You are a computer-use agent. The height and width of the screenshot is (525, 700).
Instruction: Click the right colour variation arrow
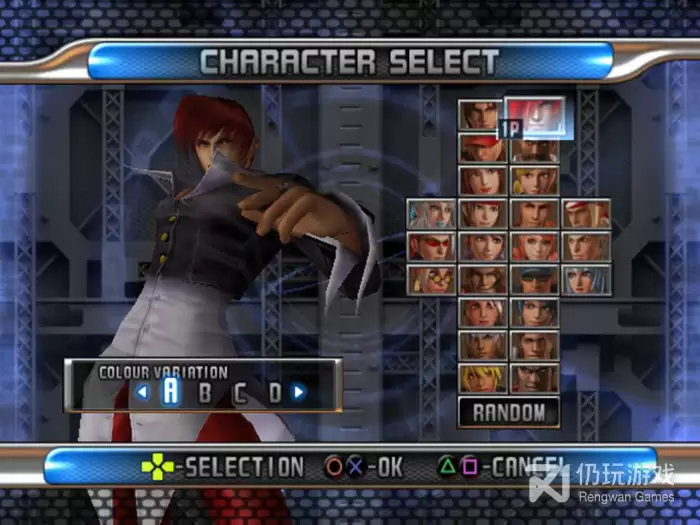[x=298, y=392]
